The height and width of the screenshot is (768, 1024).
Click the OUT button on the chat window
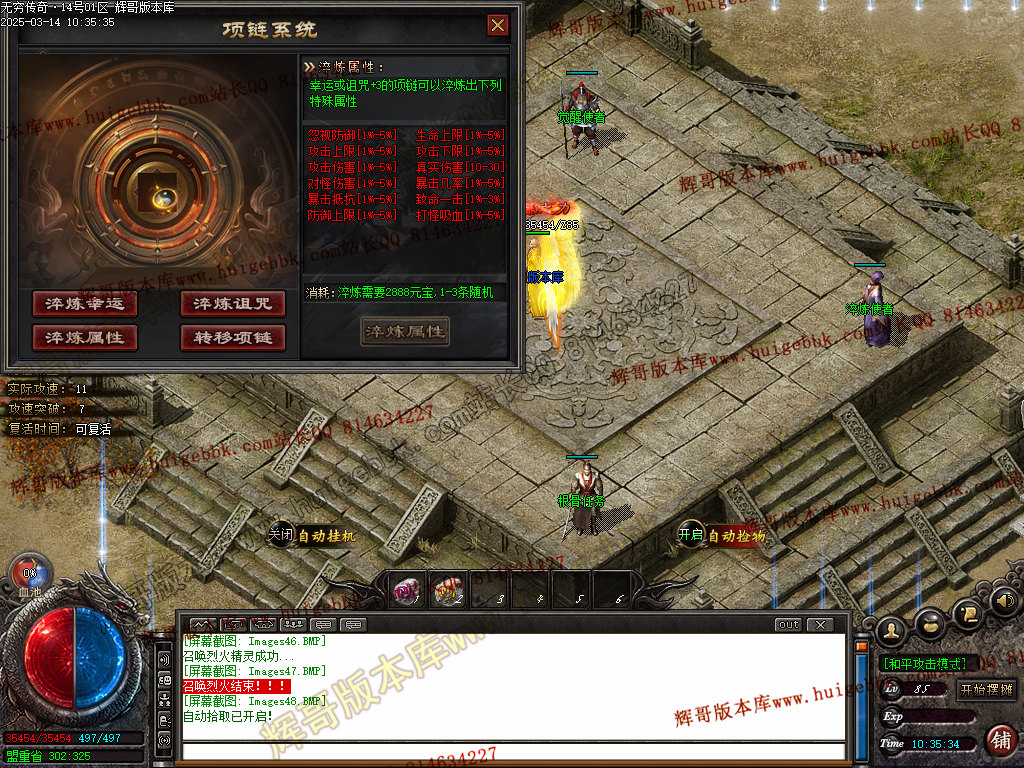789,625
